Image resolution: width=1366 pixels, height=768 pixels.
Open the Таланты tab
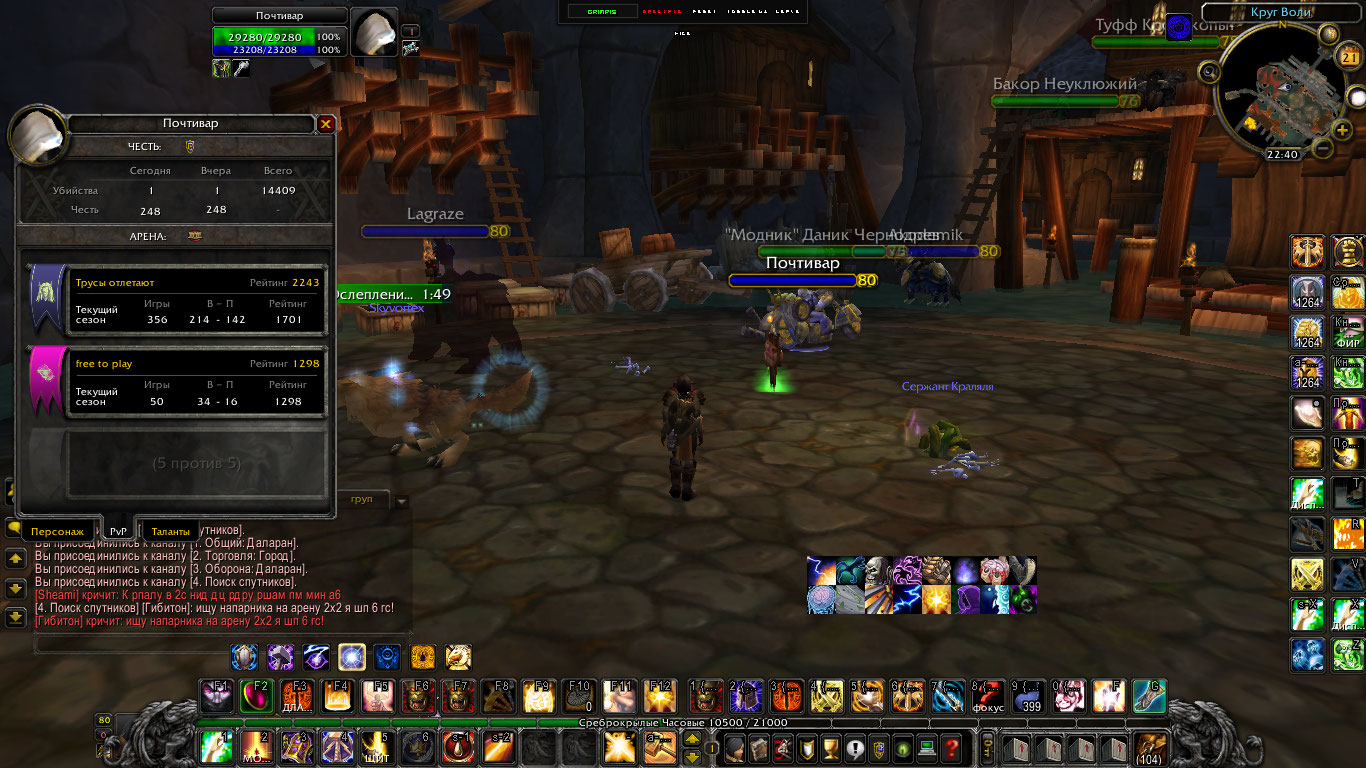click(x=171, y=531)
